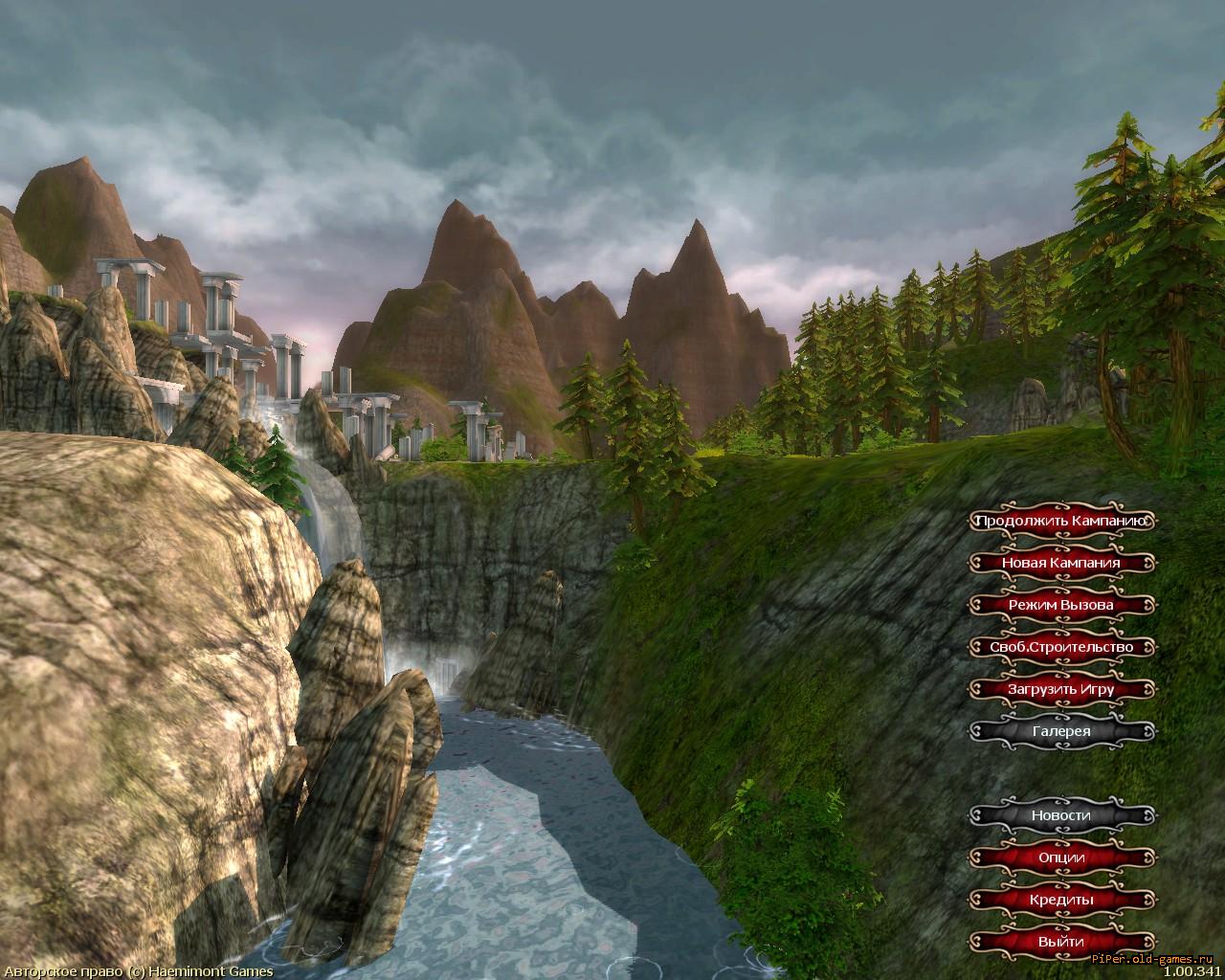The height and width of the screenshot is (980, 1225).
Task: Open the Опции options menu
Action: (1060, 857)
